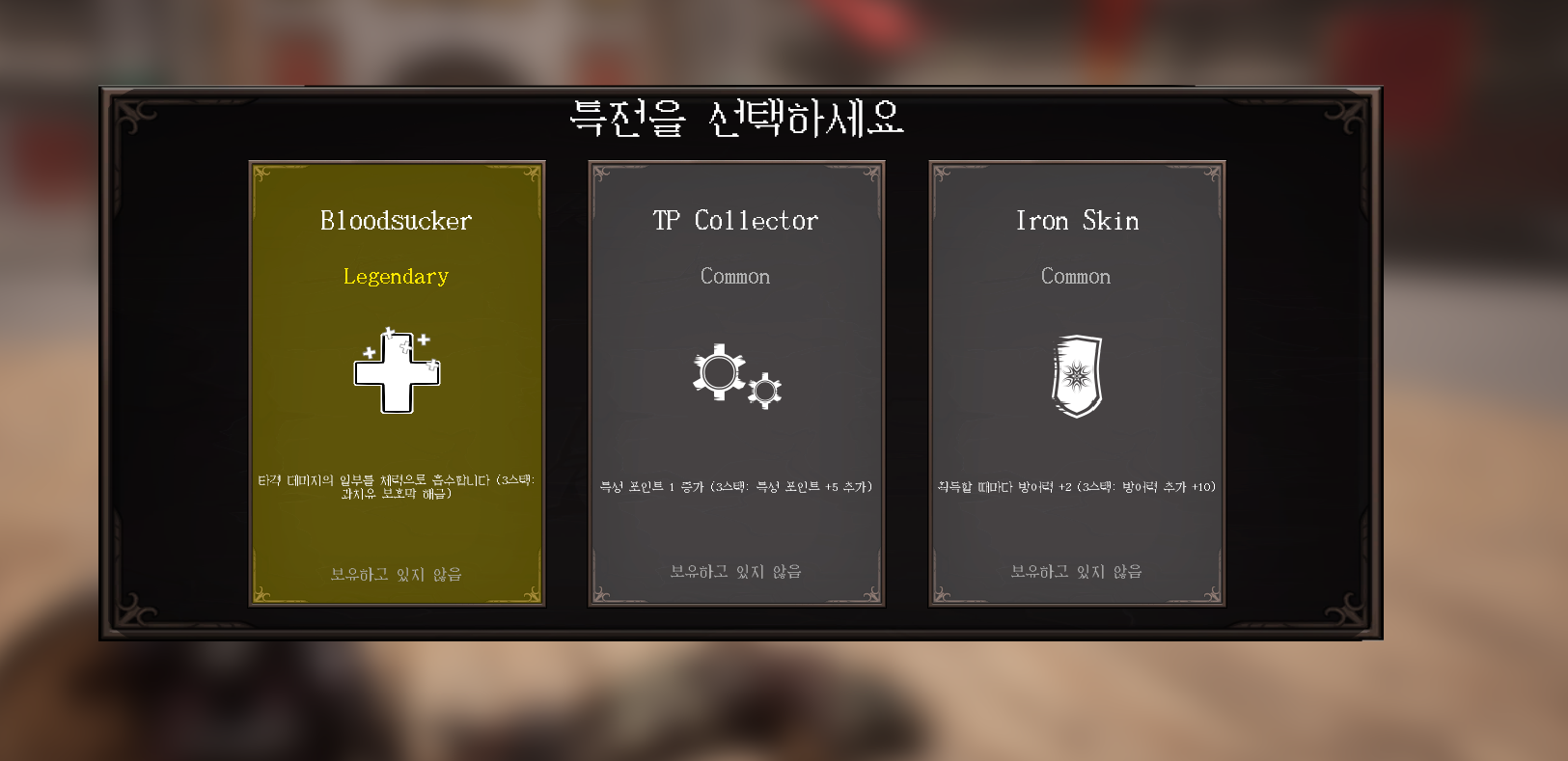Click the Legendary rarity label
This screenshot has width=1568, height=761.
coord(396,277)
